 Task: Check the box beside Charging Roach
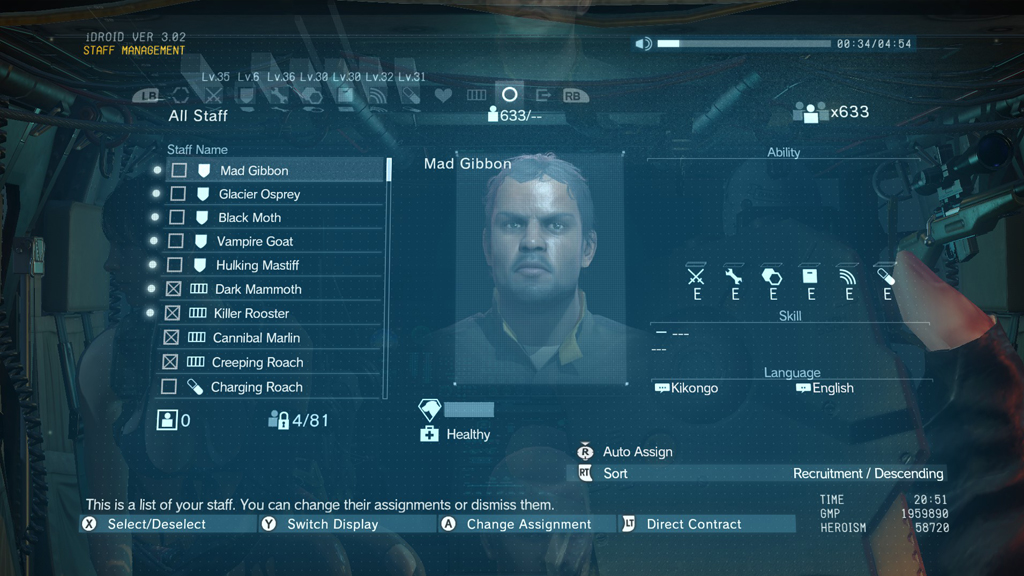coord(169,387)
